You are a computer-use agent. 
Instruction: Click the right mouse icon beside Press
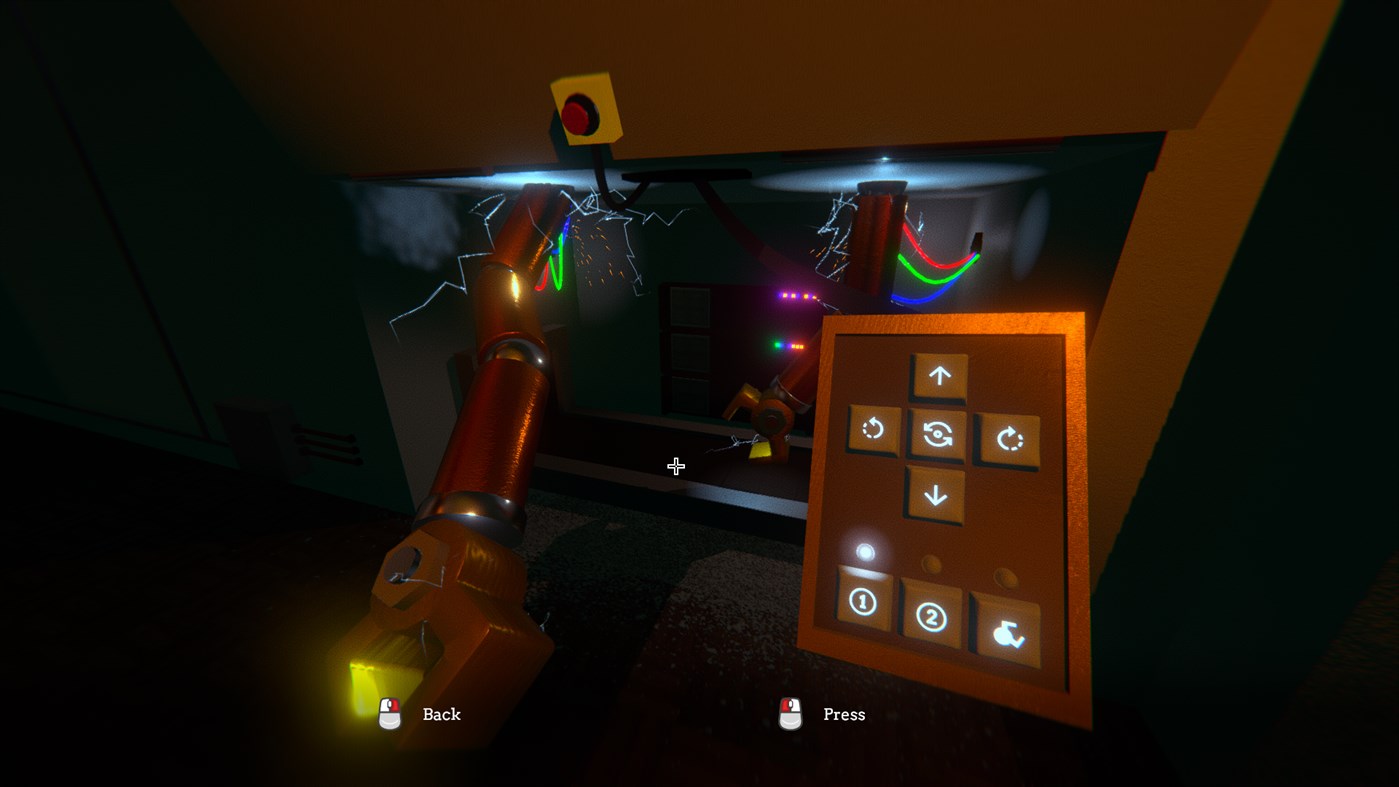click(789, 713)
